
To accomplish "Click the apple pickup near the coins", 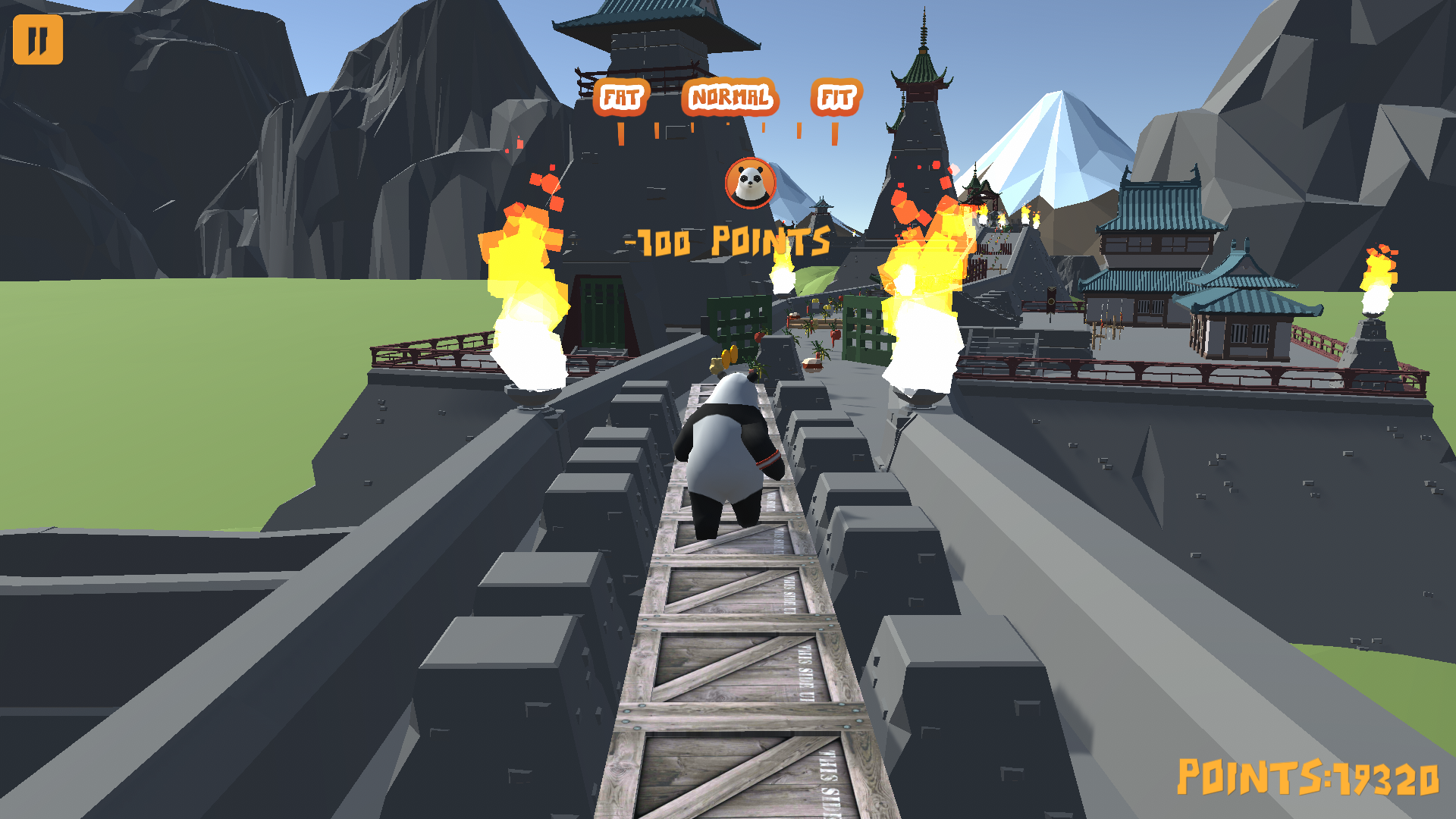I will [x=716, y=365].
